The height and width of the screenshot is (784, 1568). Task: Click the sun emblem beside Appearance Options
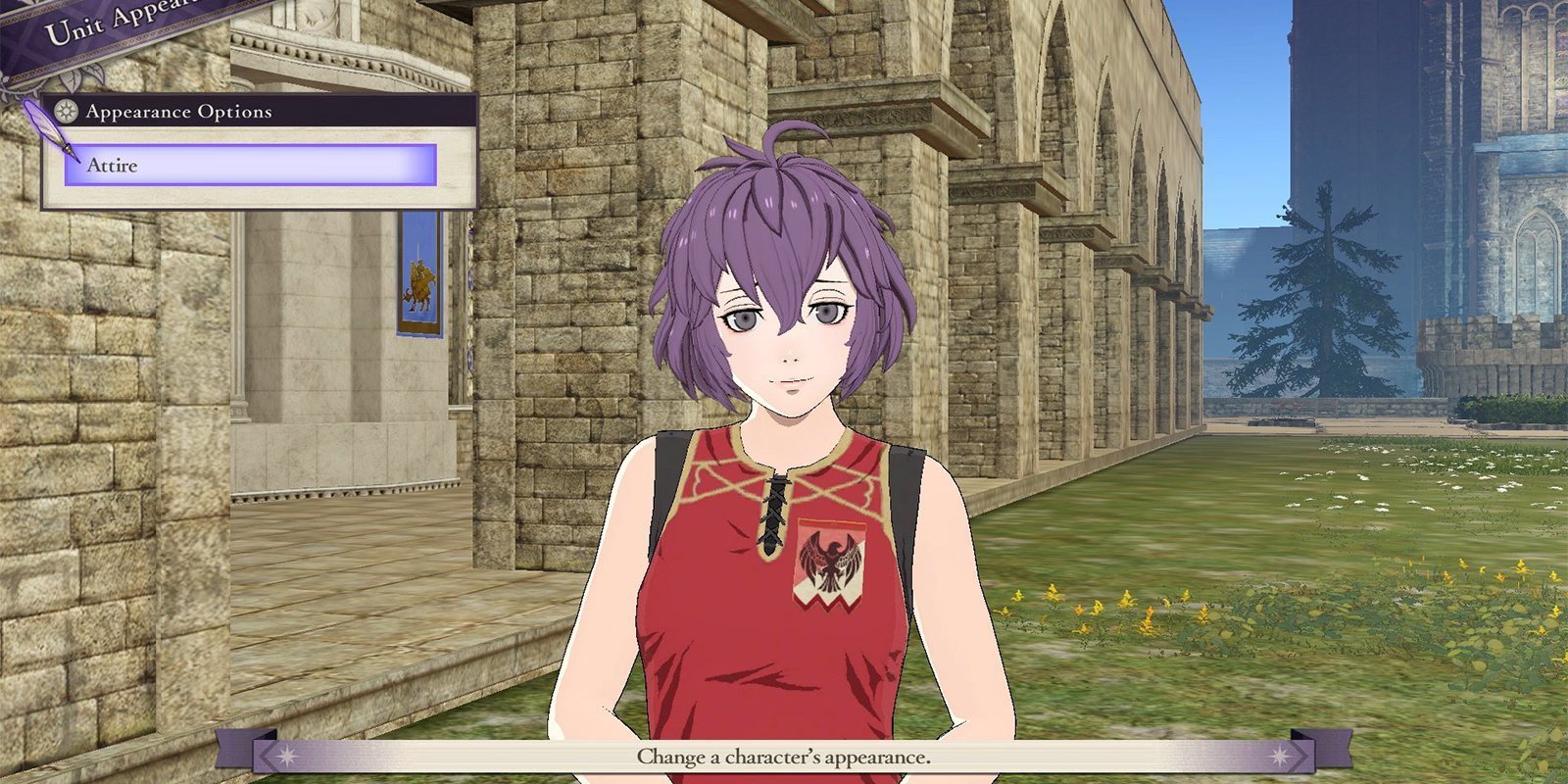67,112
